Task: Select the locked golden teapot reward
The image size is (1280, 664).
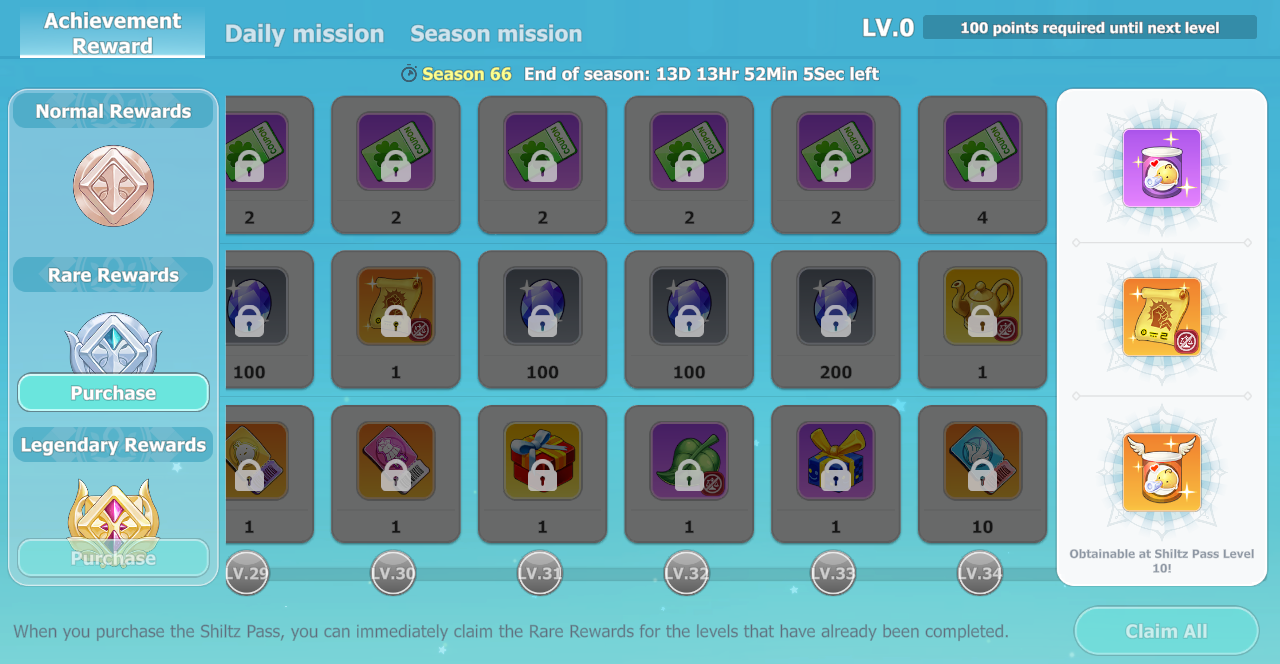Action: tap(982, 308)
